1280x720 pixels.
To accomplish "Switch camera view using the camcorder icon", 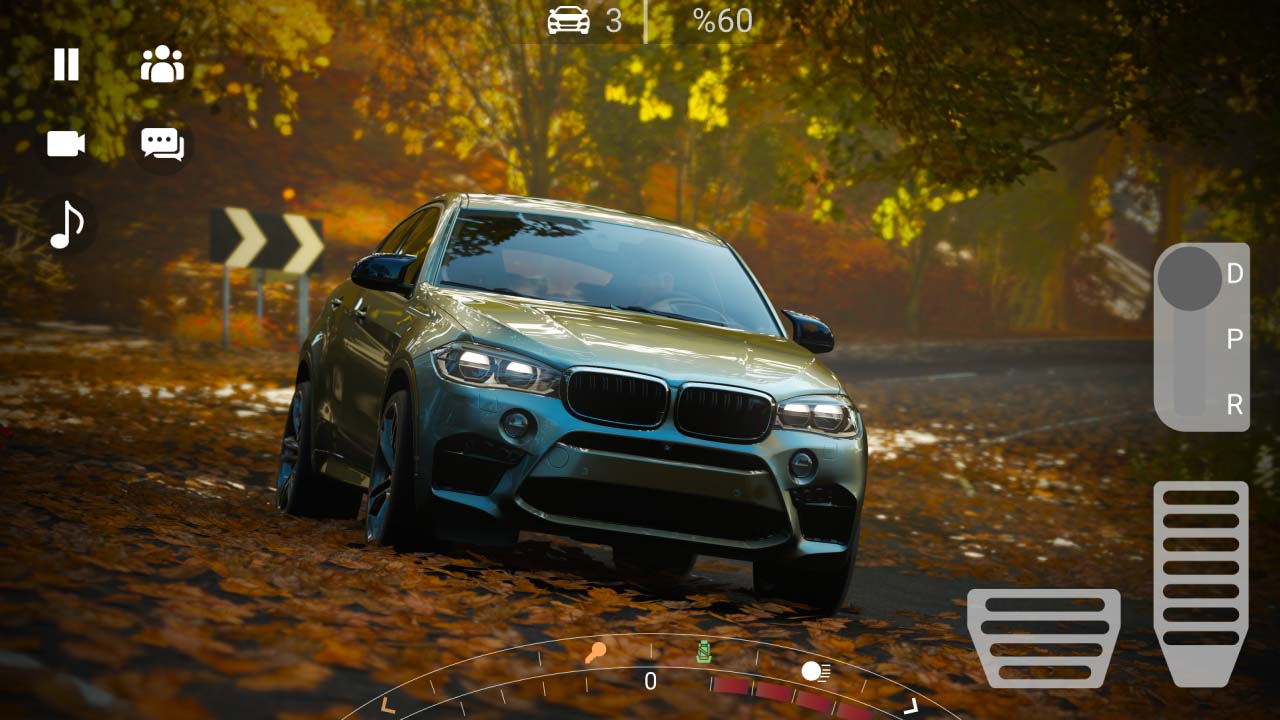I will pos(64,143).
